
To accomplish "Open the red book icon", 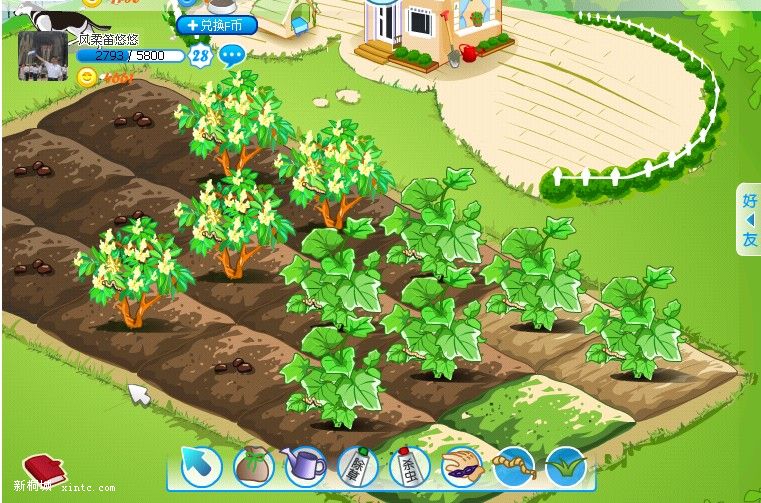I will coord(43,467).
